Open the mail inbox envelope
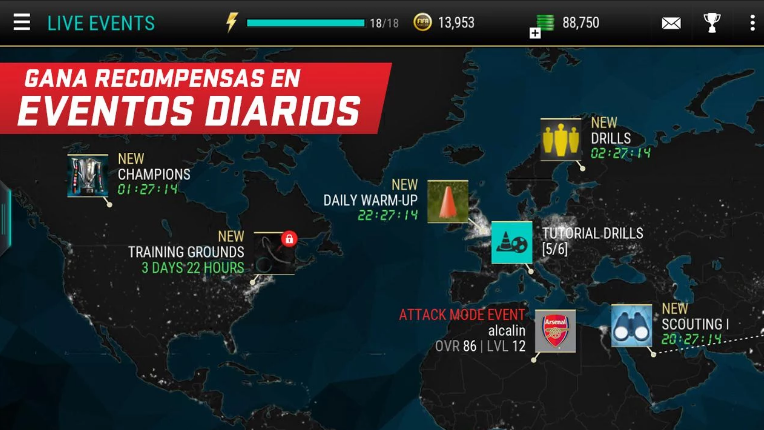 tap(671, 23)
